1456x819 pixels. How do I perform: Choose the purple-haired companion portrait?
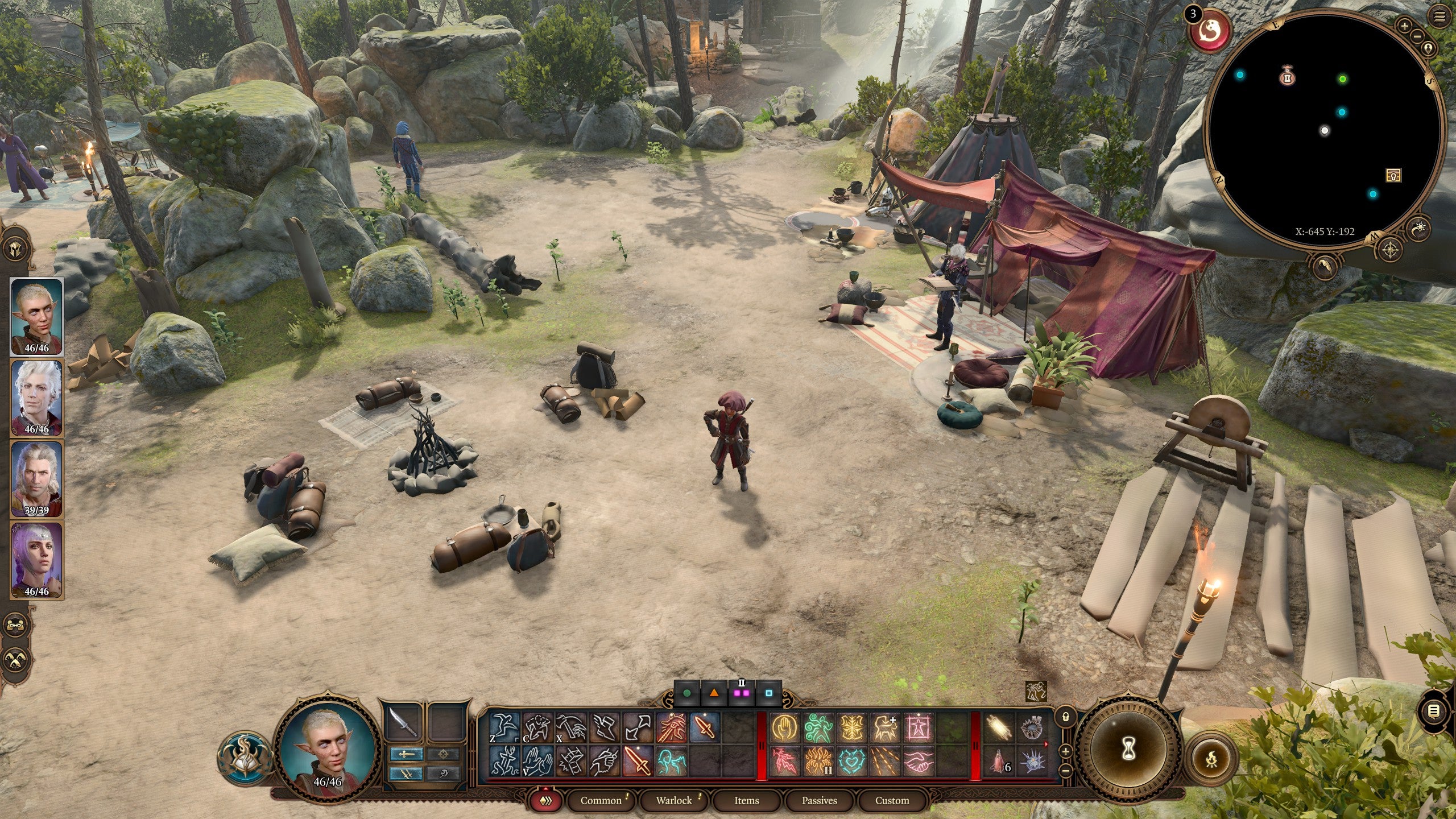tap(36, 560)
